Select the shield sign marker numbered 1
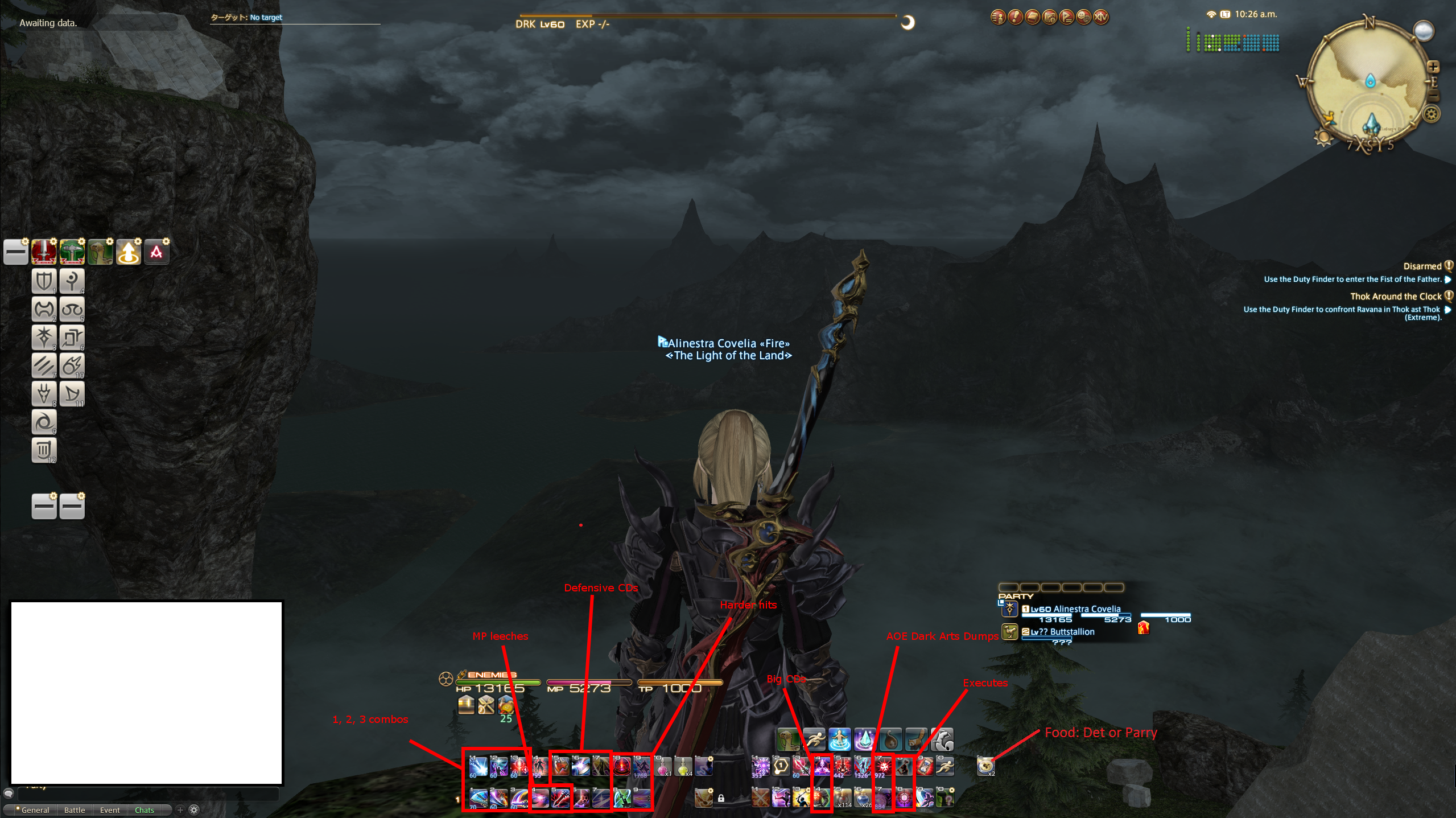The width and height of the screenshot is (1456, 818). click(44, 281)
